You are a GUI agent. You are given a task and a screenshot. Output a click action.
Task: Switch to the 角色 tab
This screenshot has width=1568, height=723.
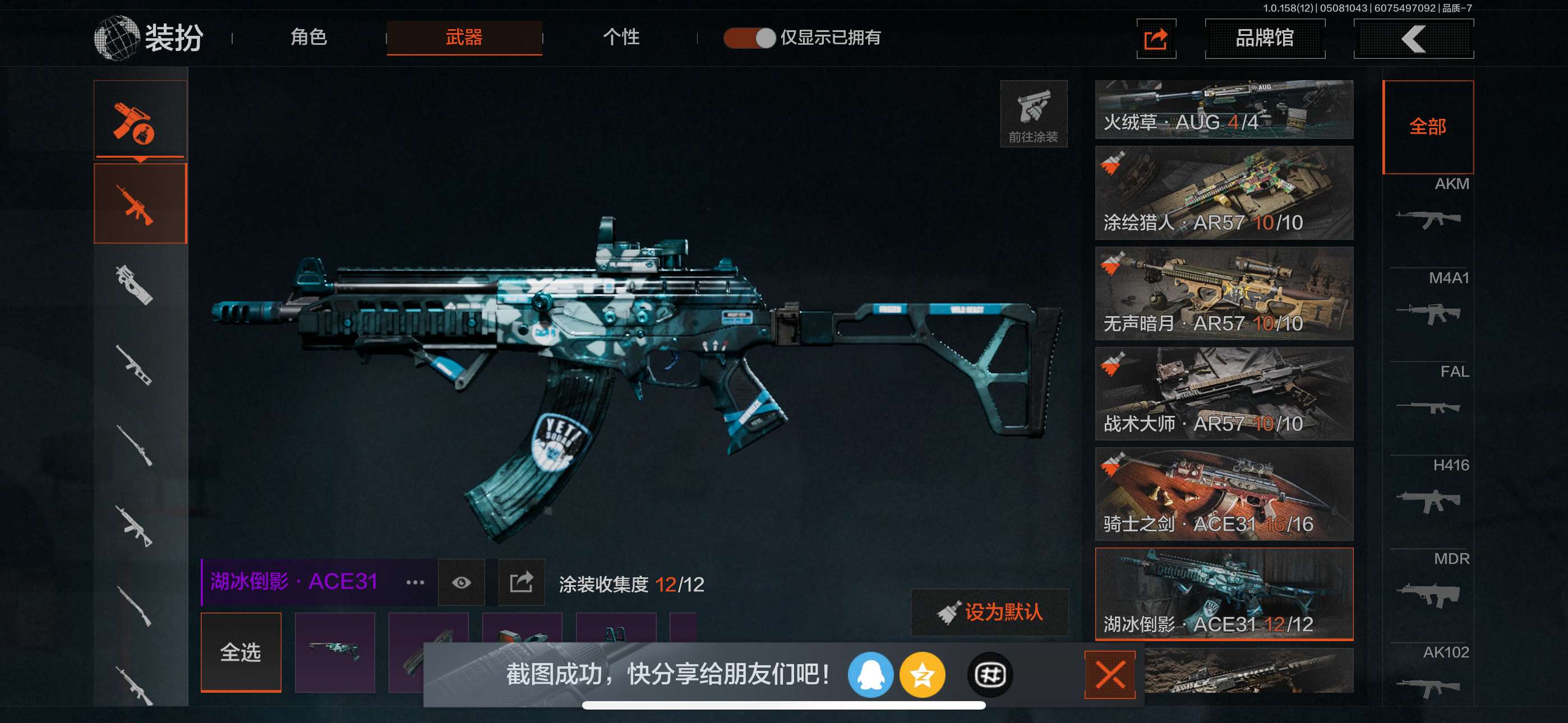pyautogui.click(x=308, y=38)
